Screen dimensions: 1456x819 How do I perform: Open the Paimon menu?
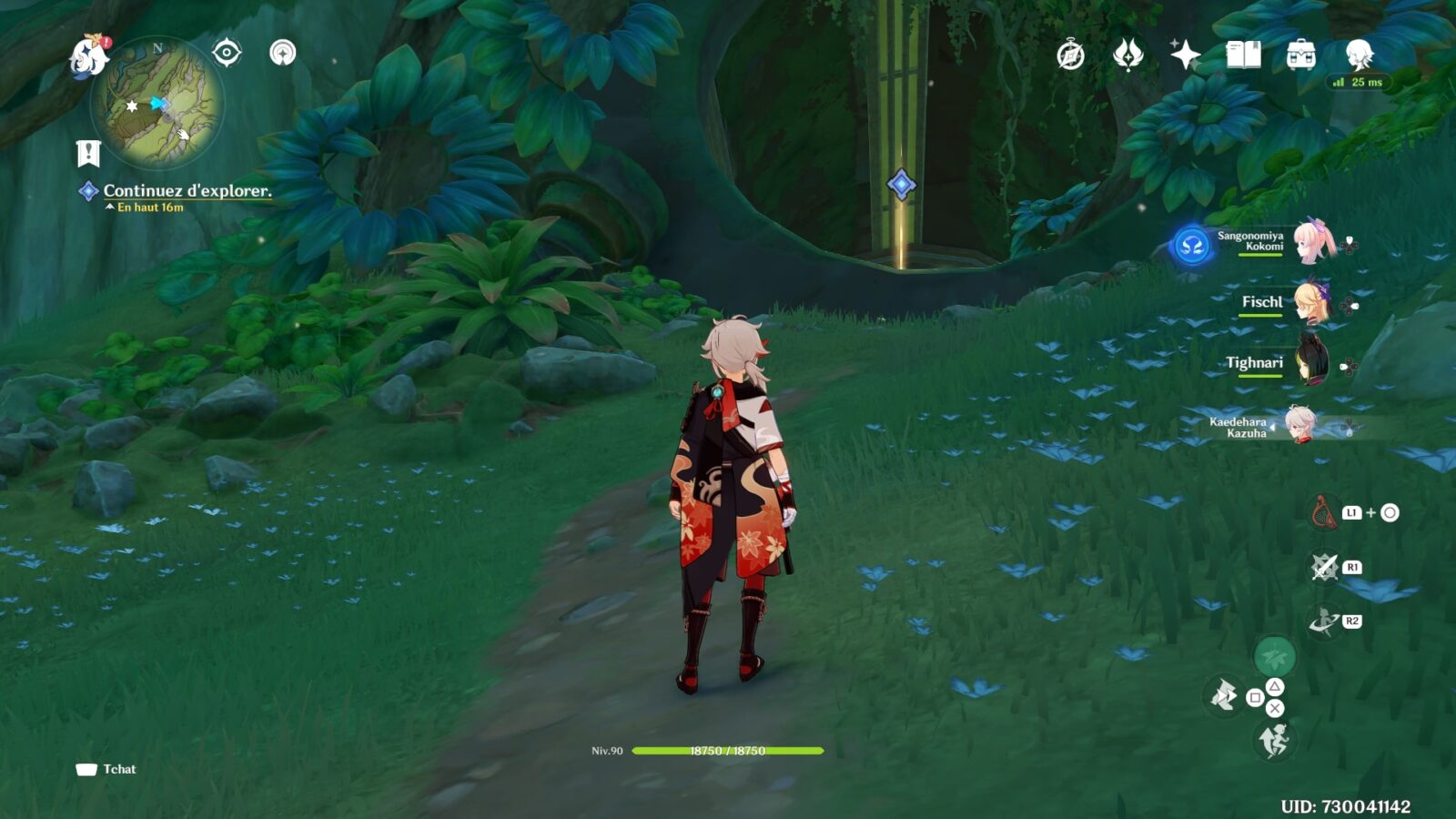click(x=89, y=56)
